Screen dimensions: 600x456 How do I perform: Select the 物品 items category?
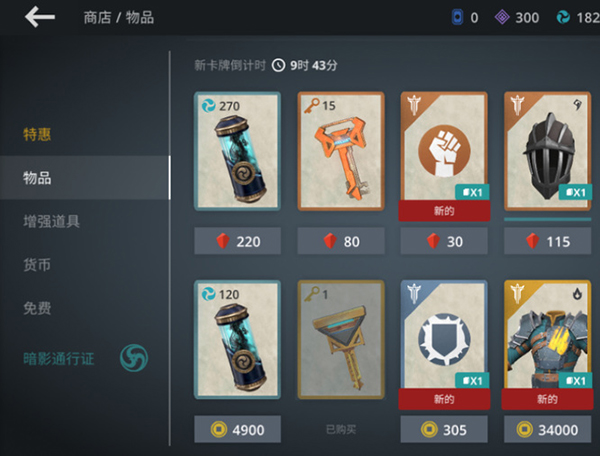click(x=38, y=178)
